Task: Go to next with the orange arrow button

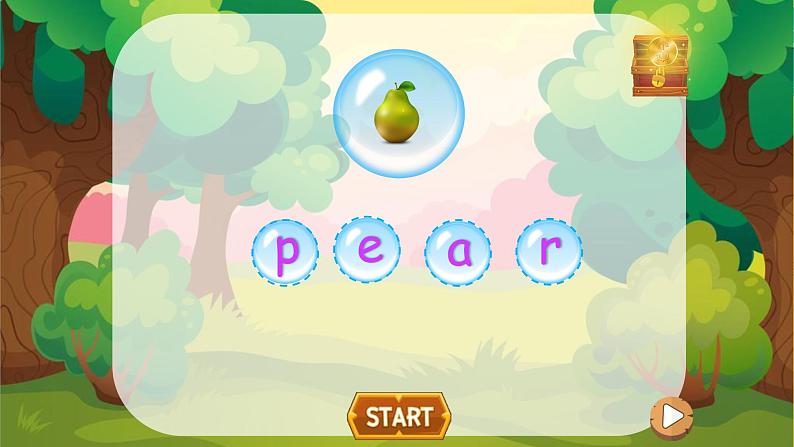Action: tap(671, 414)
